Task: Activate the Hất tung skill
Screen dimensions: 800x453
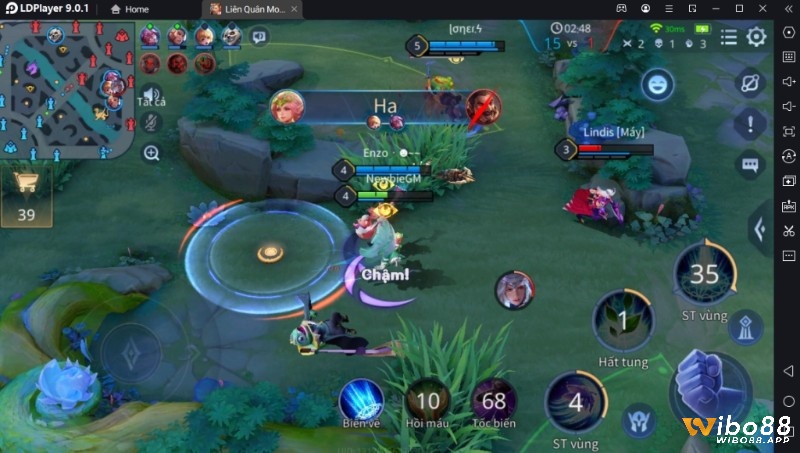Action: tap(622, 322)
